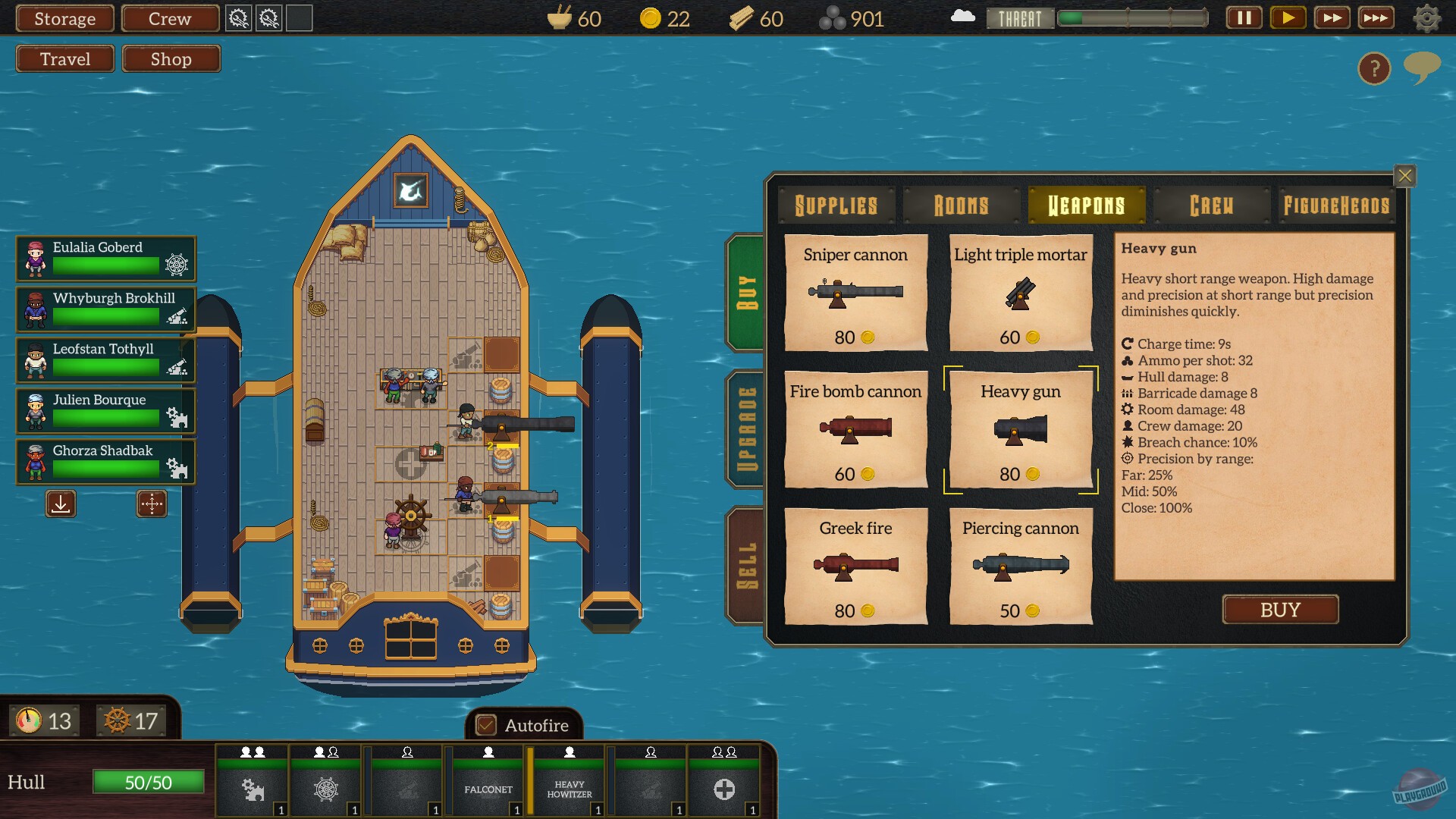Viewport: 1456px width, 819px height.
Task: Enable the Autofire checkbox
Action: 485,725
